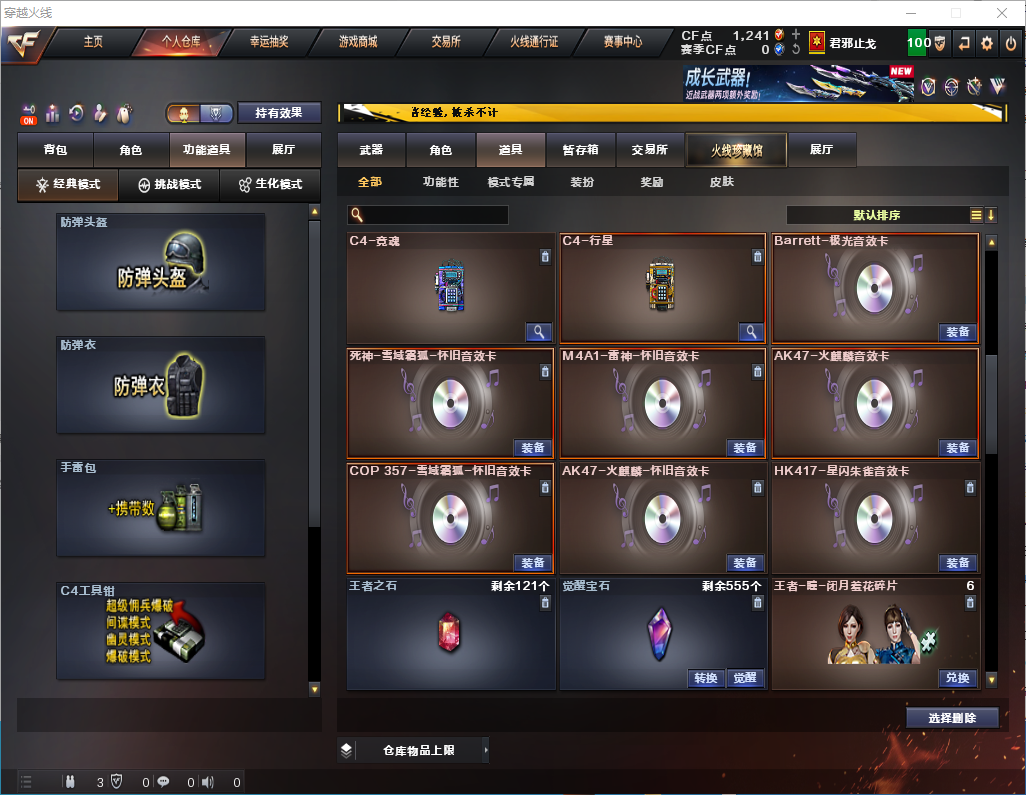Open the 默认排序 sort dropdown
Image resolution: width=1026 pixels, height=795 pixels.
[876, 215]
